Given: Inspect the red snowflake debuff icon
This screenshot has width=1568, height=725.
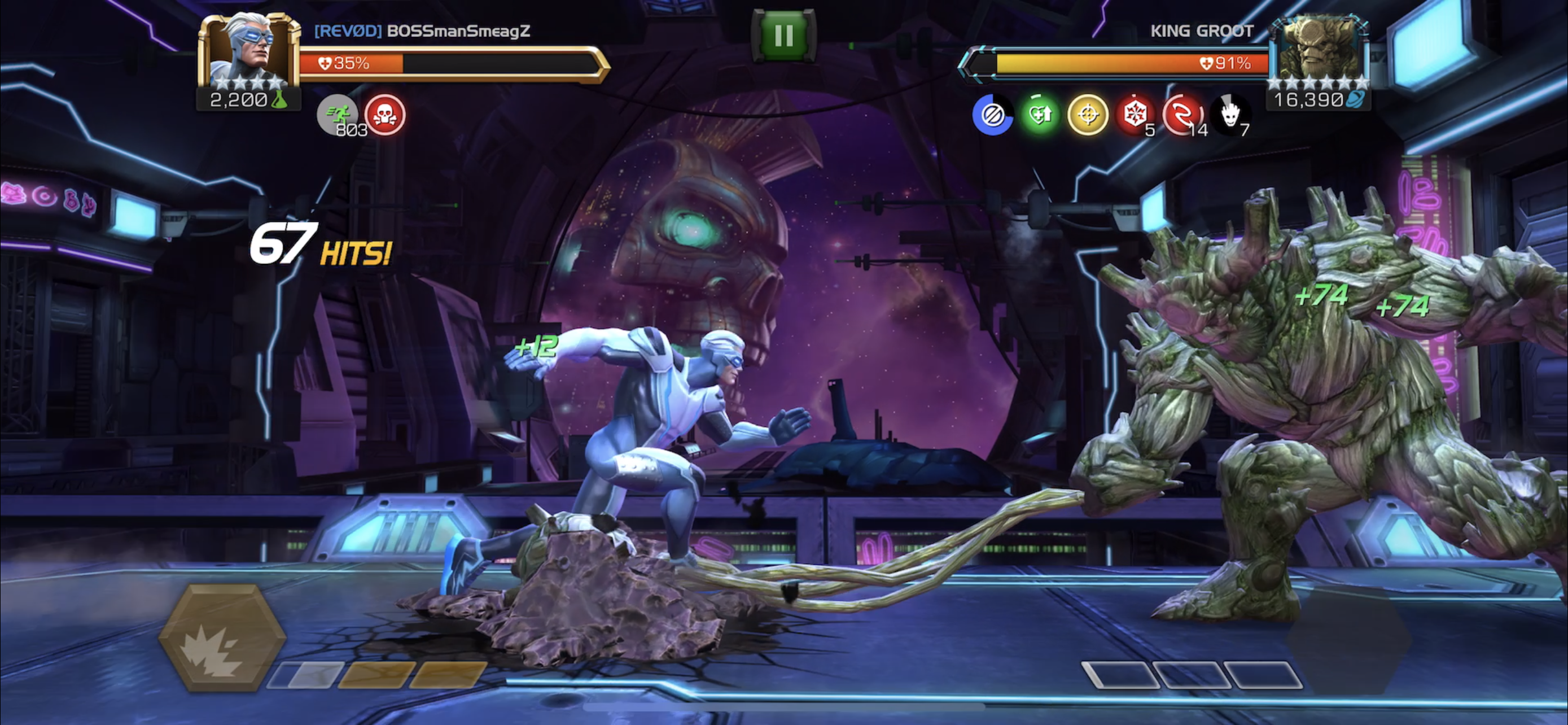Looking at the screenshot, I should pos(1134,115).
